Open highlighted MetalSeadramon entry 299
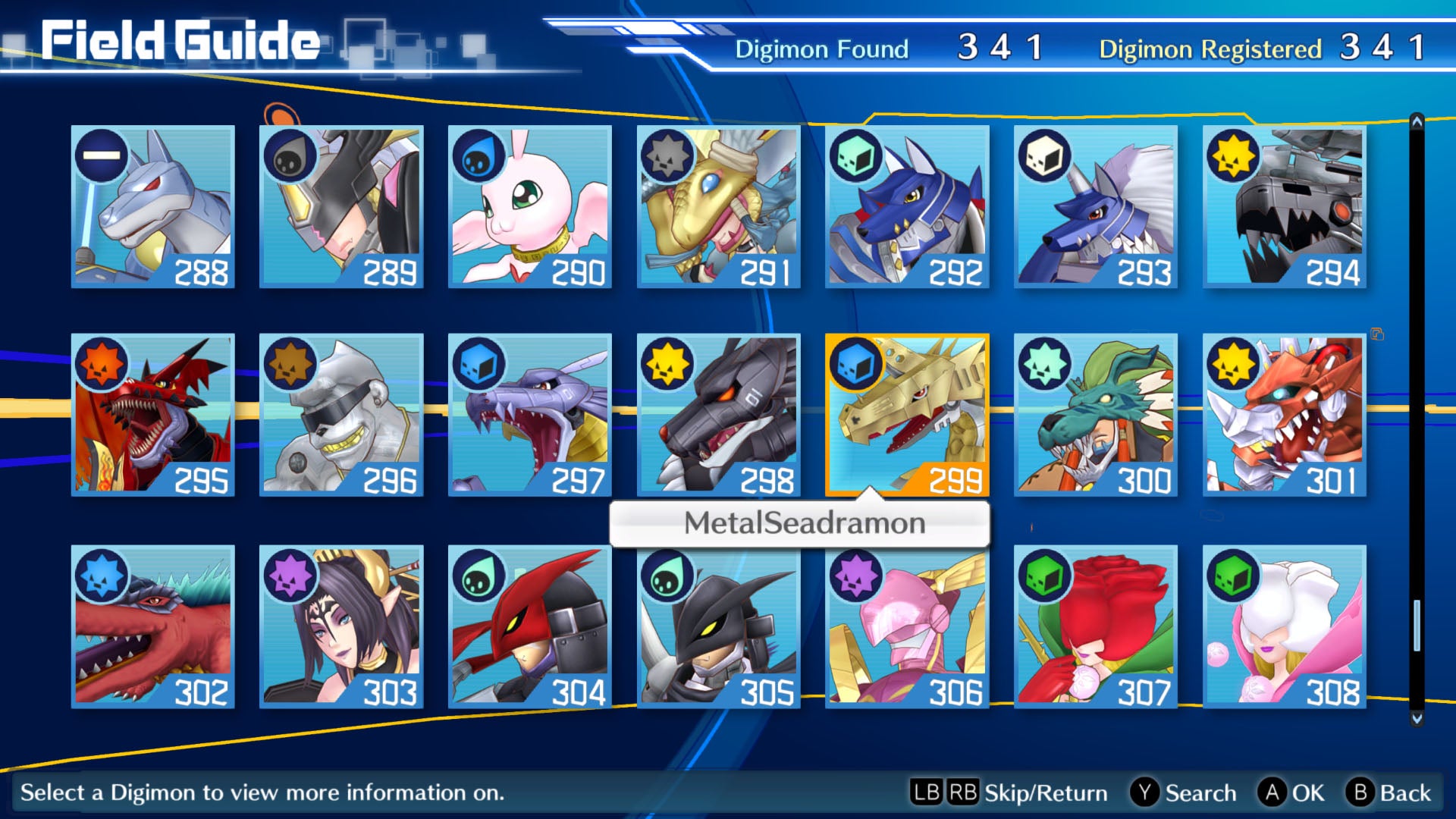The image size is (1456, 819). point(907,415)
